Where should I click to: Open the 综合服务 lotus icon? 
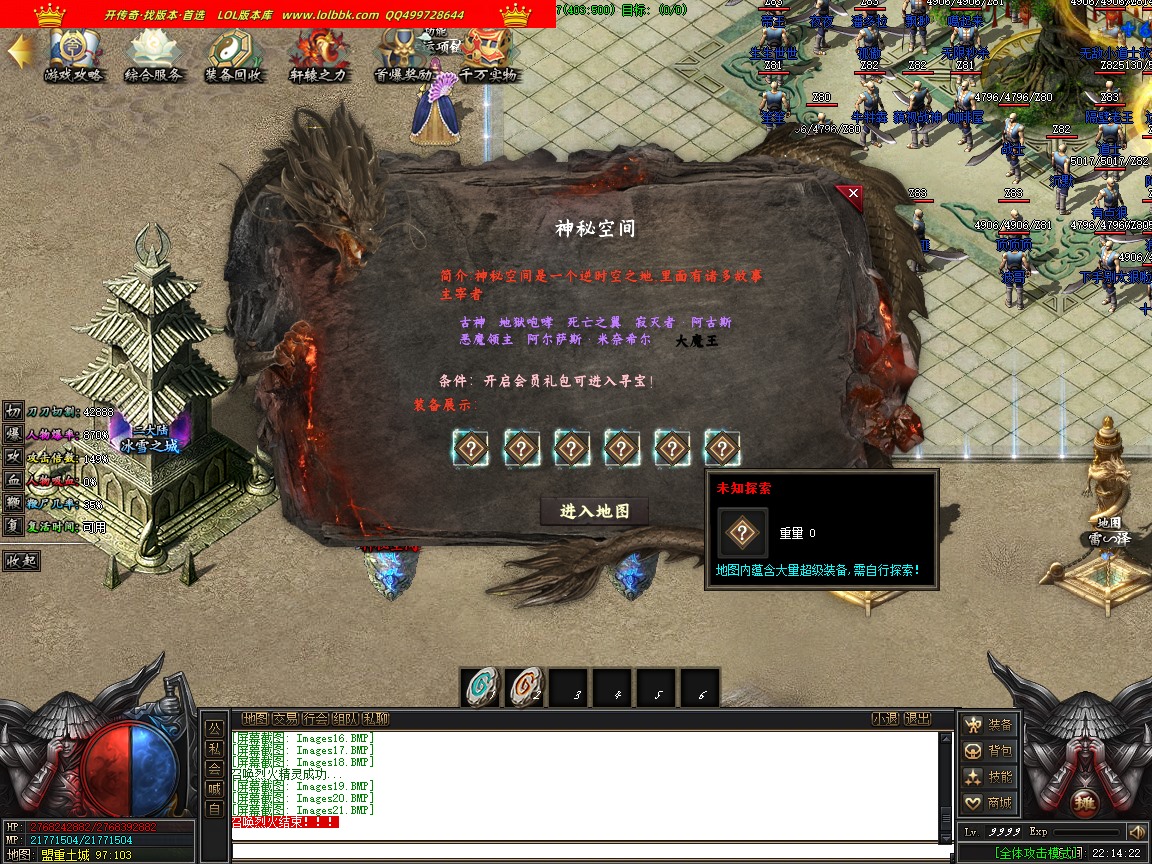coord(153,56)
